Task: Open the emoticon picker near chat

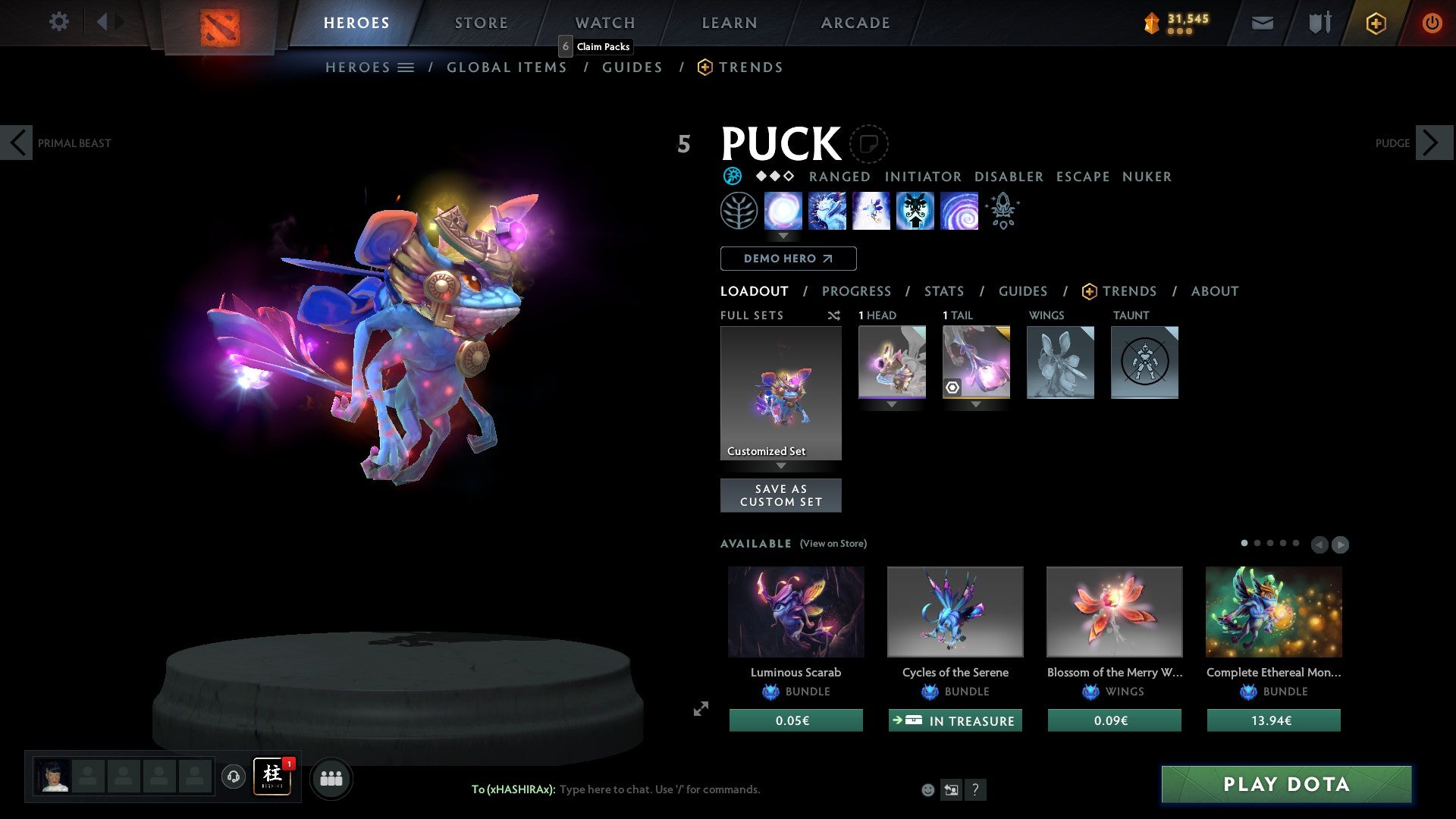Action: [x=927, y=789]
